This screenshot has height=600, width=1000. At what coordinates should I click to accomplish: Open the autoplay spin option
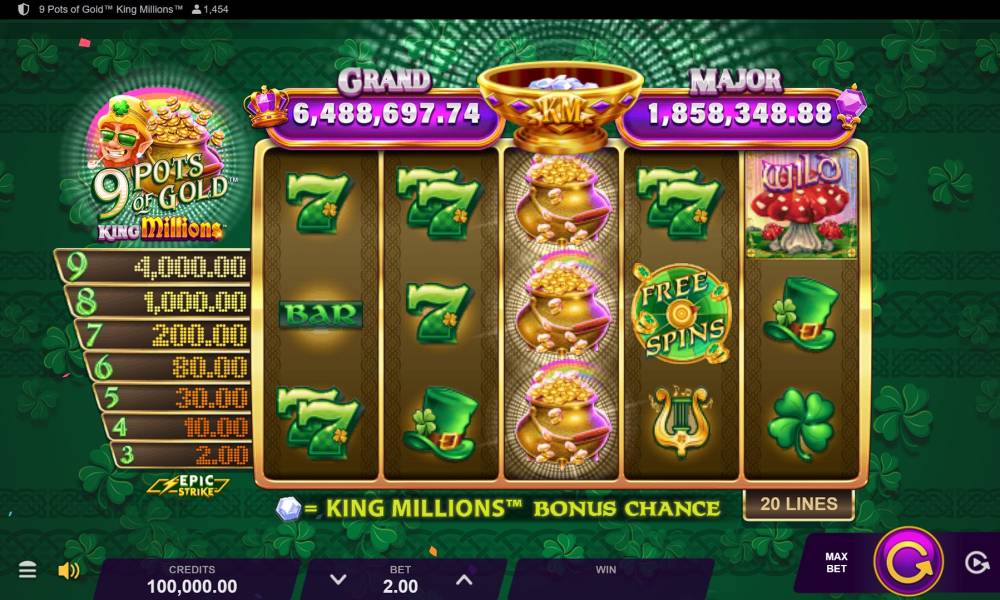pyautogui.click(x=977, y=563)
